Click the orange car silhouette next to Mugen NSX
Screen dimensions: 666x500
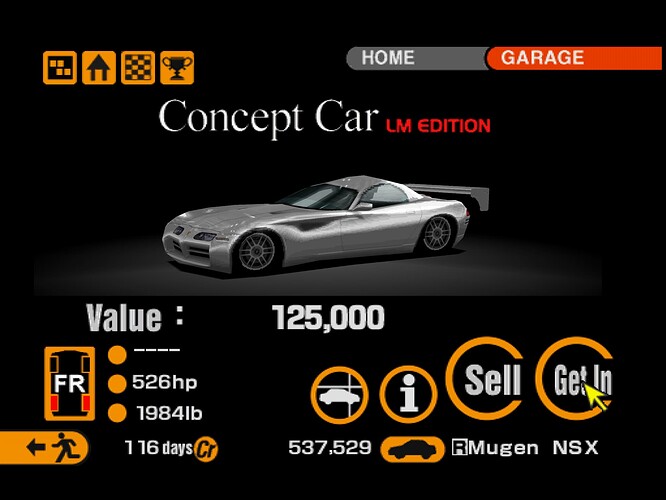[414, 448]
